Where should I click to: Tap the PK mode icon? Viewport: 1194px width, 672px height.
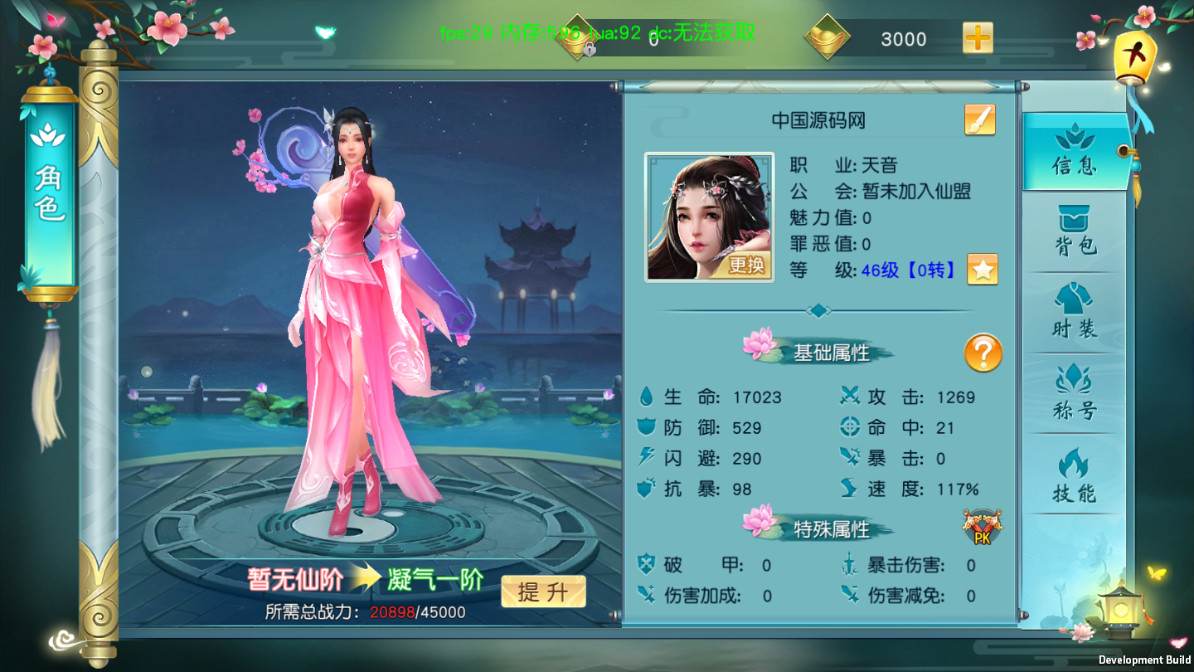pyautogui.click(x=982, y=529)
